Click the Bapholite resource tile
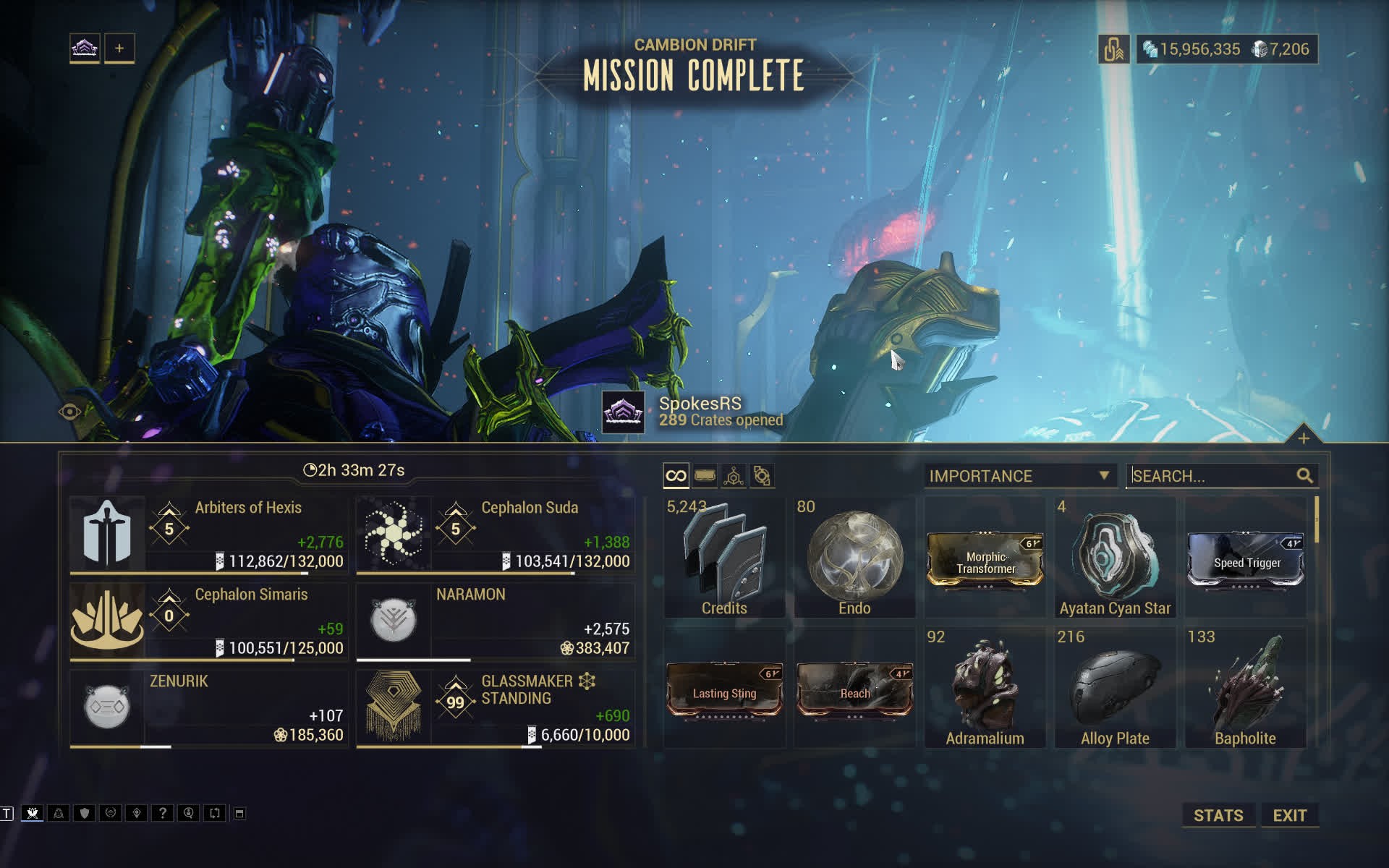Image resolution: width=1389 pixels, height=868 pixels. (1245, 687)
